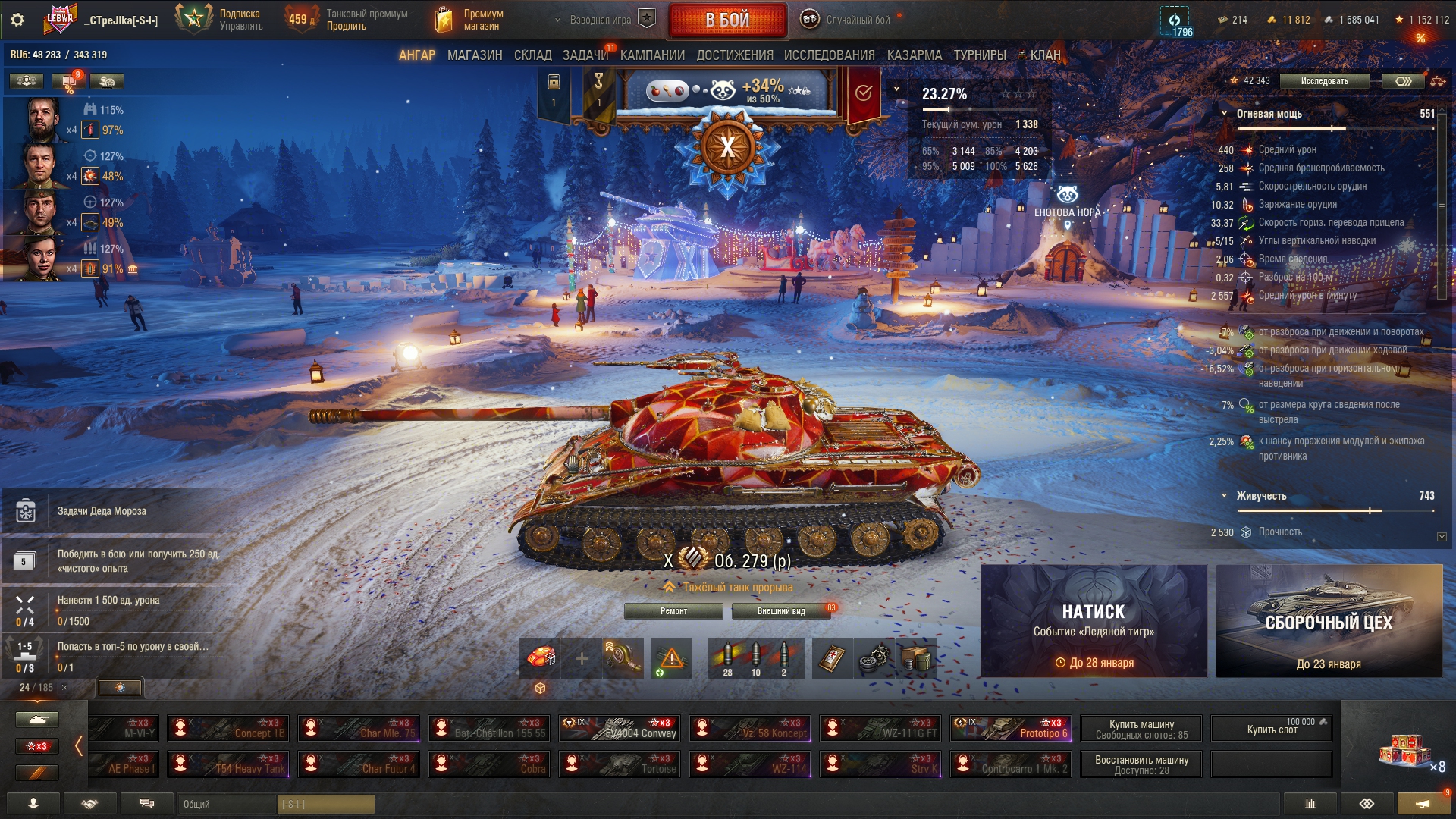The width and height of the screenshot is (1456, 819).
Task: Select the Prototipo 6 tank card
Action: [x=1011, y=729]
